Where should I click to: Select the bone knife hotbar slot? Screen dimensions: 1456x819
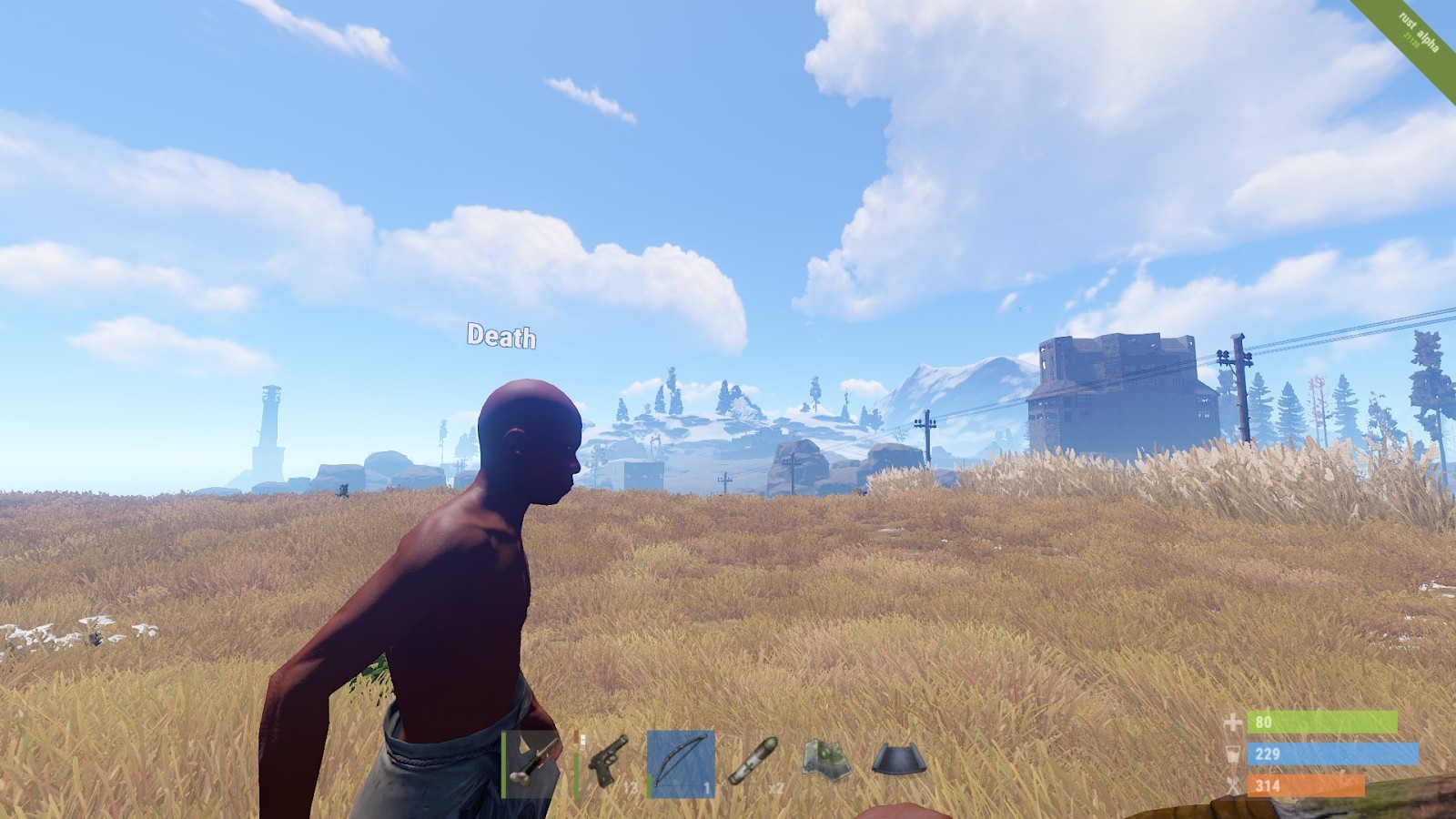click(x=531, y=764)
